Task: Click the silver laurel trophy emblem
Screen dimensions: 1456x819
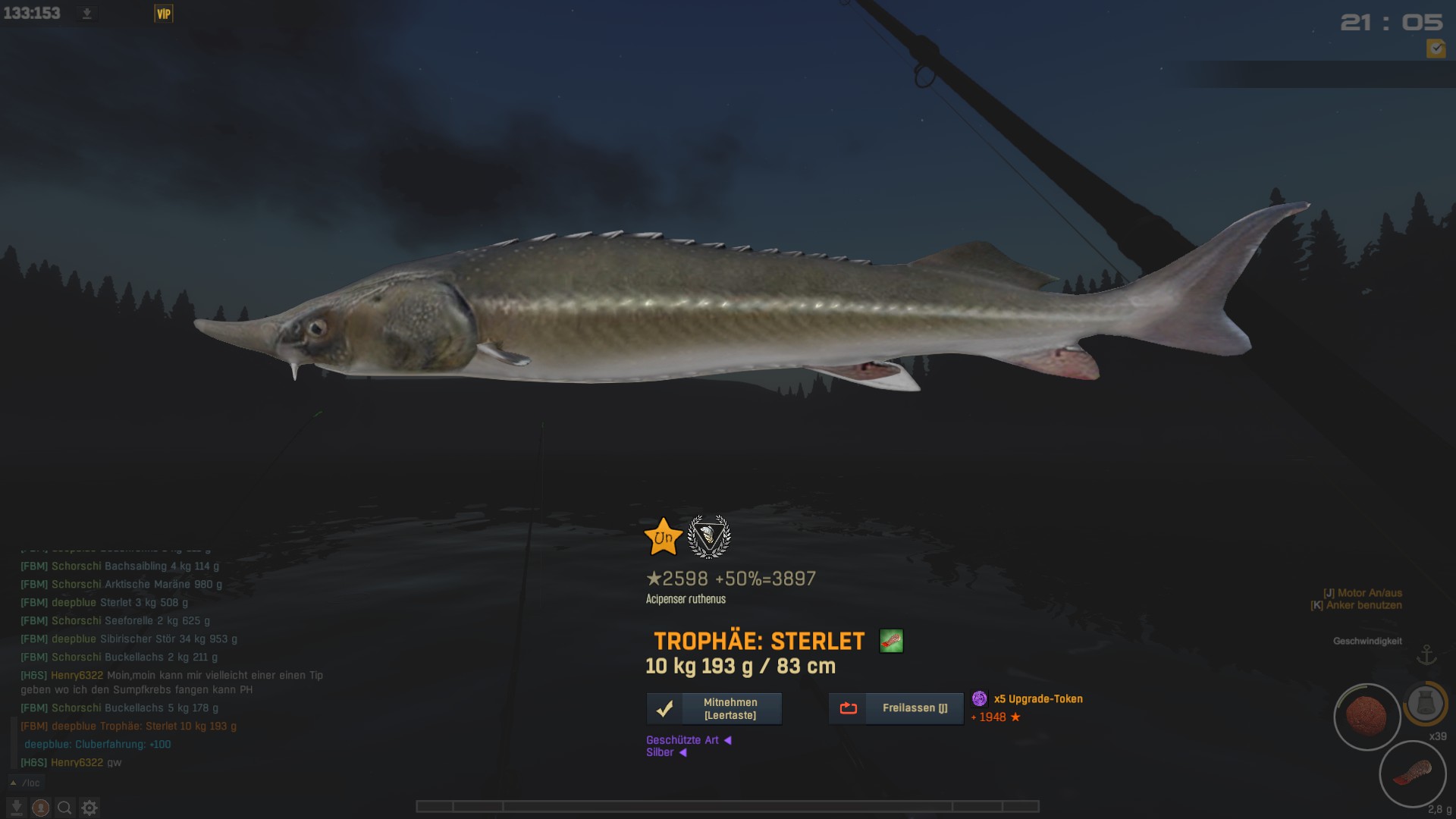Action: (x=708, y=537)
